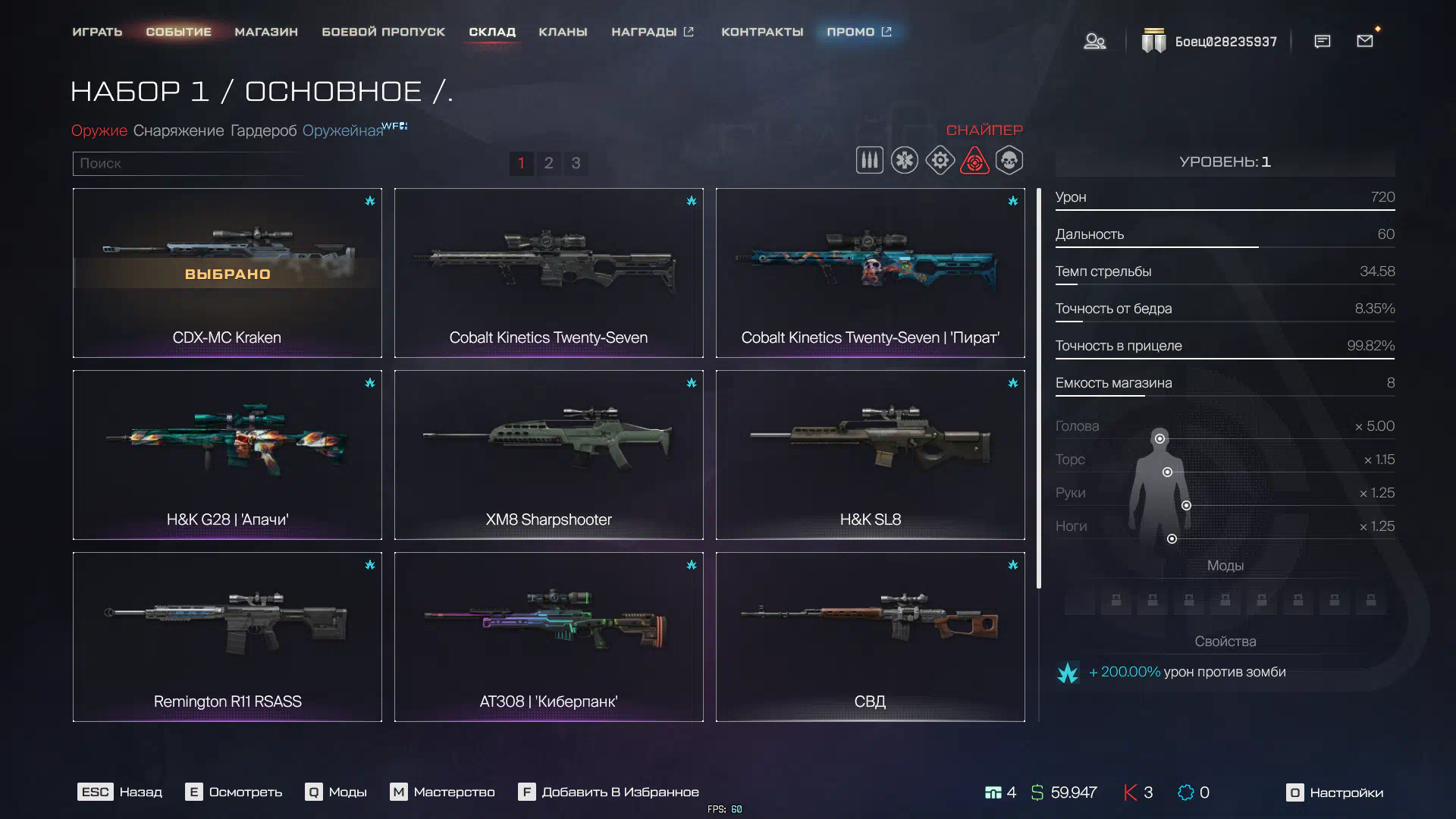The image size is (1456, 819).
Task: Select the СВД sniper rifle
Action: tap(870, 637)
